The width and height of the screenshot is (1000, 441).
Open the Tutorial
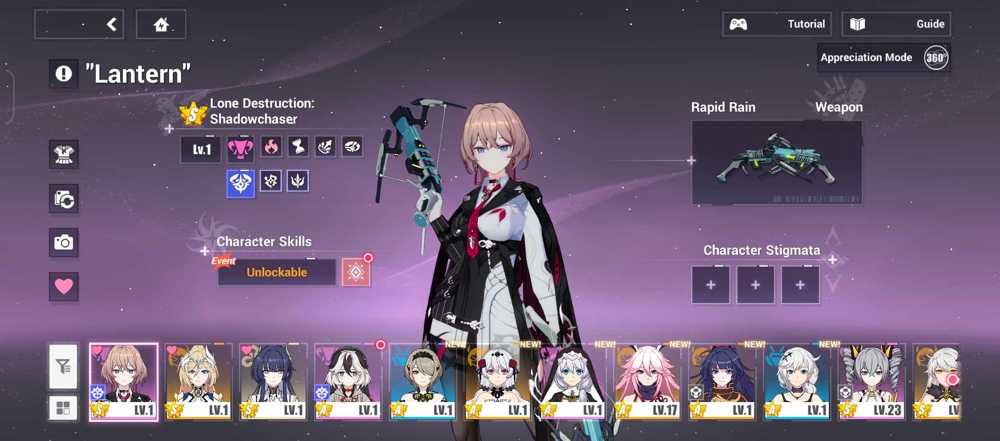[777, 24]
